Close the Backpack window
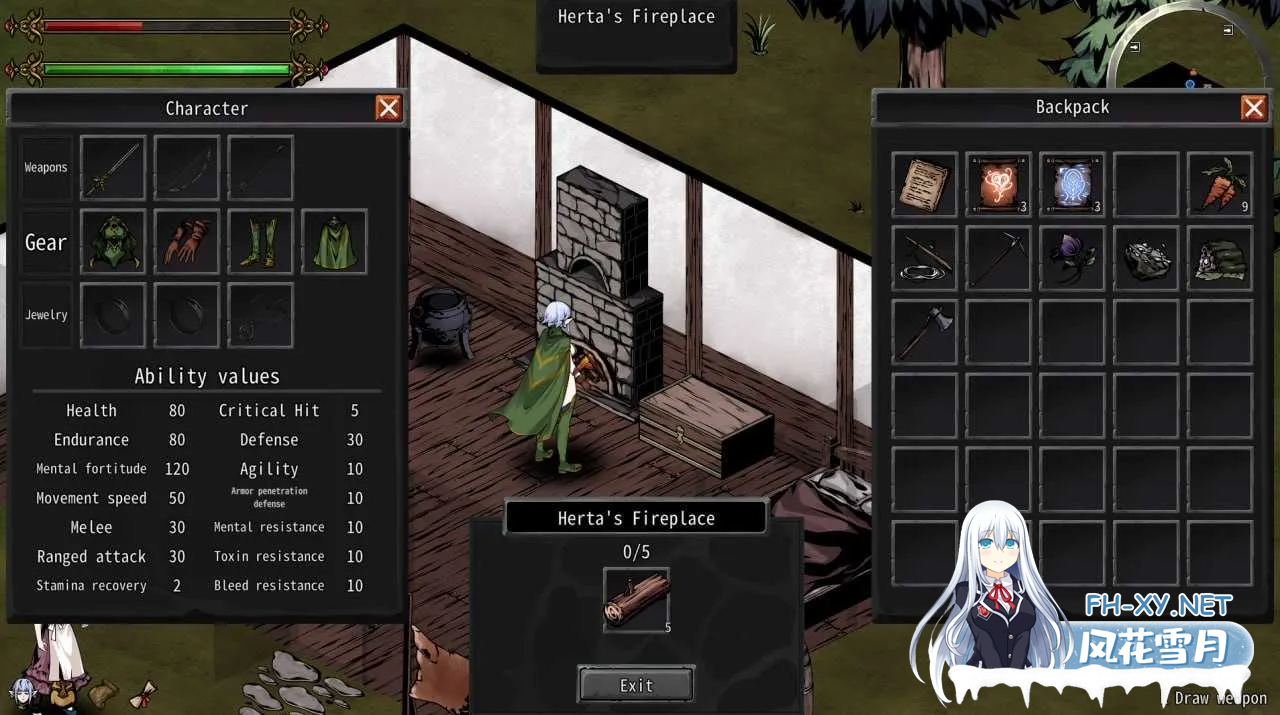Image resolution: width=1280 pixels, height=715 pixels. tap(1253, 108)
